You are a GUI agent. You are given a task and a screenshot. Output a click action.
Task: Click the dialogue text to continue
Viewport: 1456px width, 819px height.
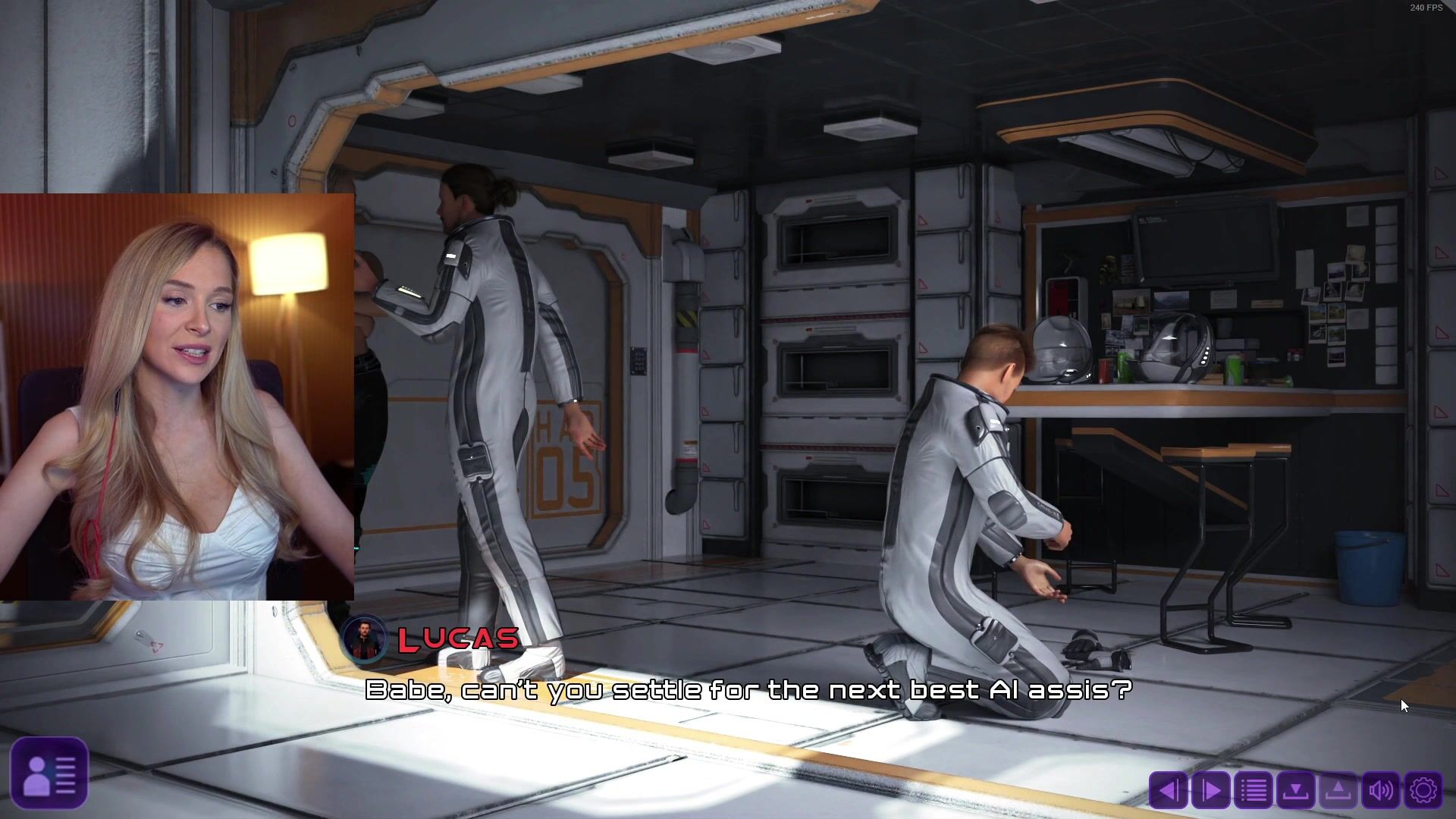pyautogui.click(x=748, y=690)
